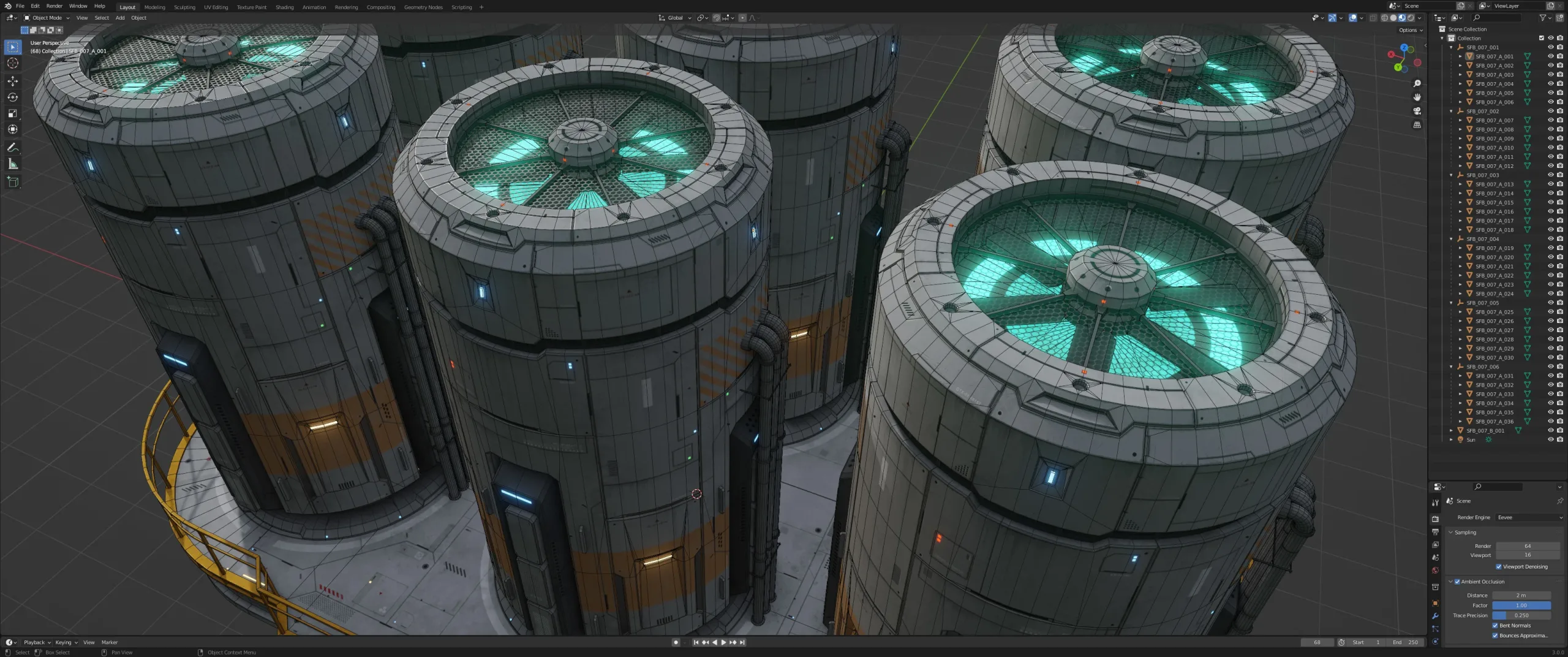Screen dimensions: 1568x657
Task: Collapse the SFB_007_002 tree item
Action: pyautogui.click(x=1452, y=112)
